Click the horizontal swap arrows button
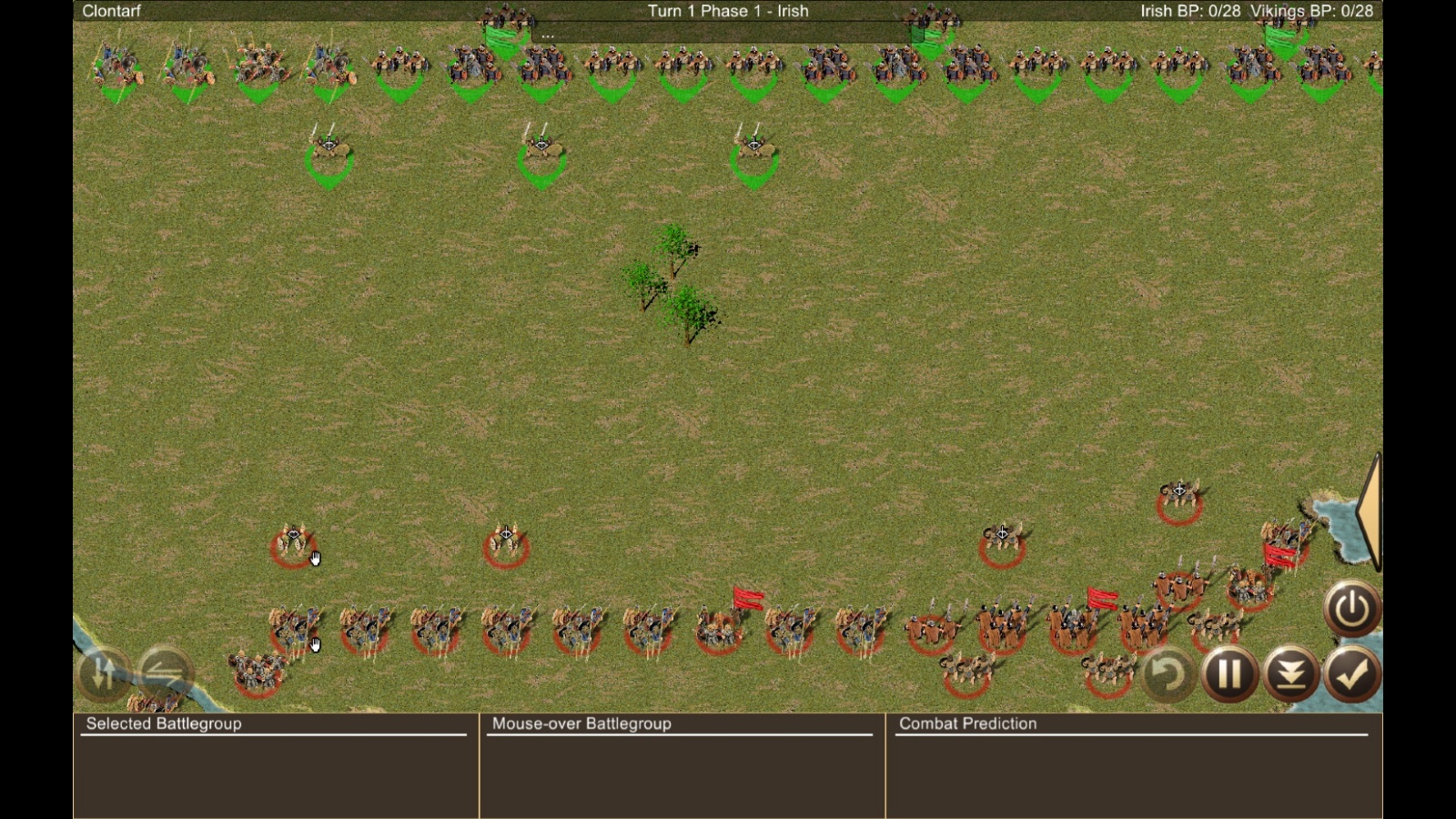 (165, 673)
